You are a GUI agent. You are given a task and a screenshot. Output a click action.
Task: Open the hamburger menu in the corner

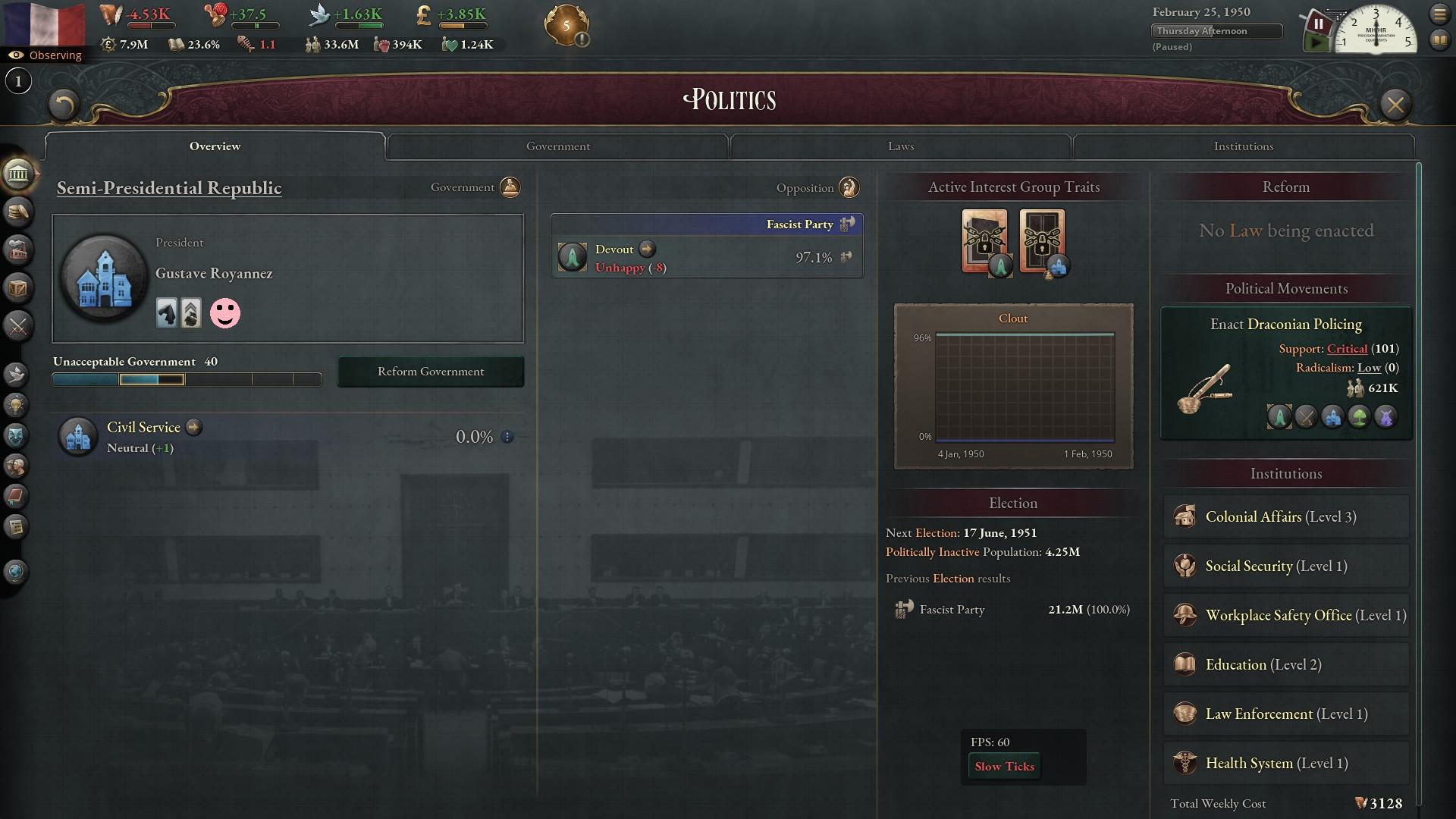[x=1439, y=14]
